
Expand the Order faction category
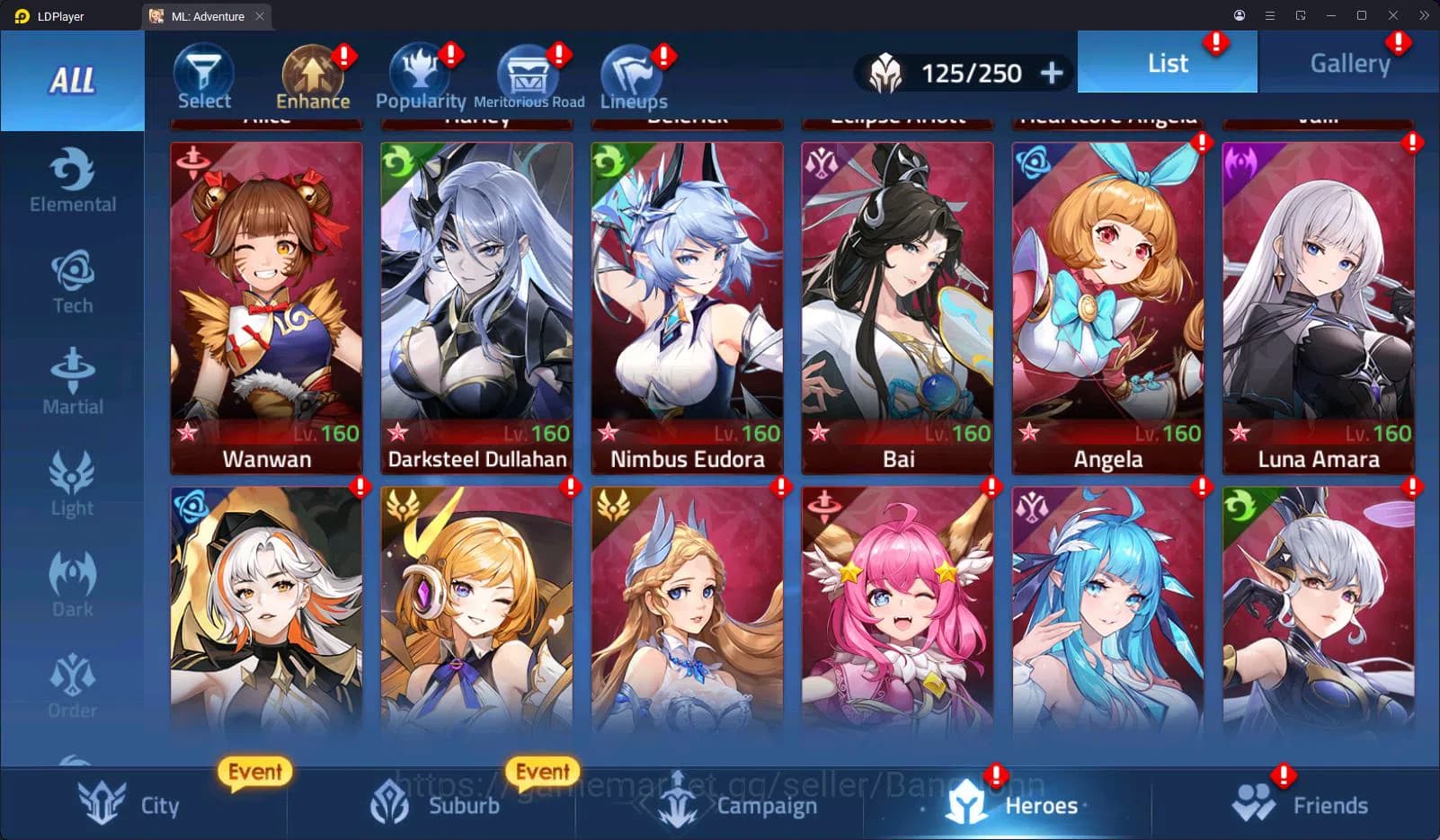coord(73,685)
